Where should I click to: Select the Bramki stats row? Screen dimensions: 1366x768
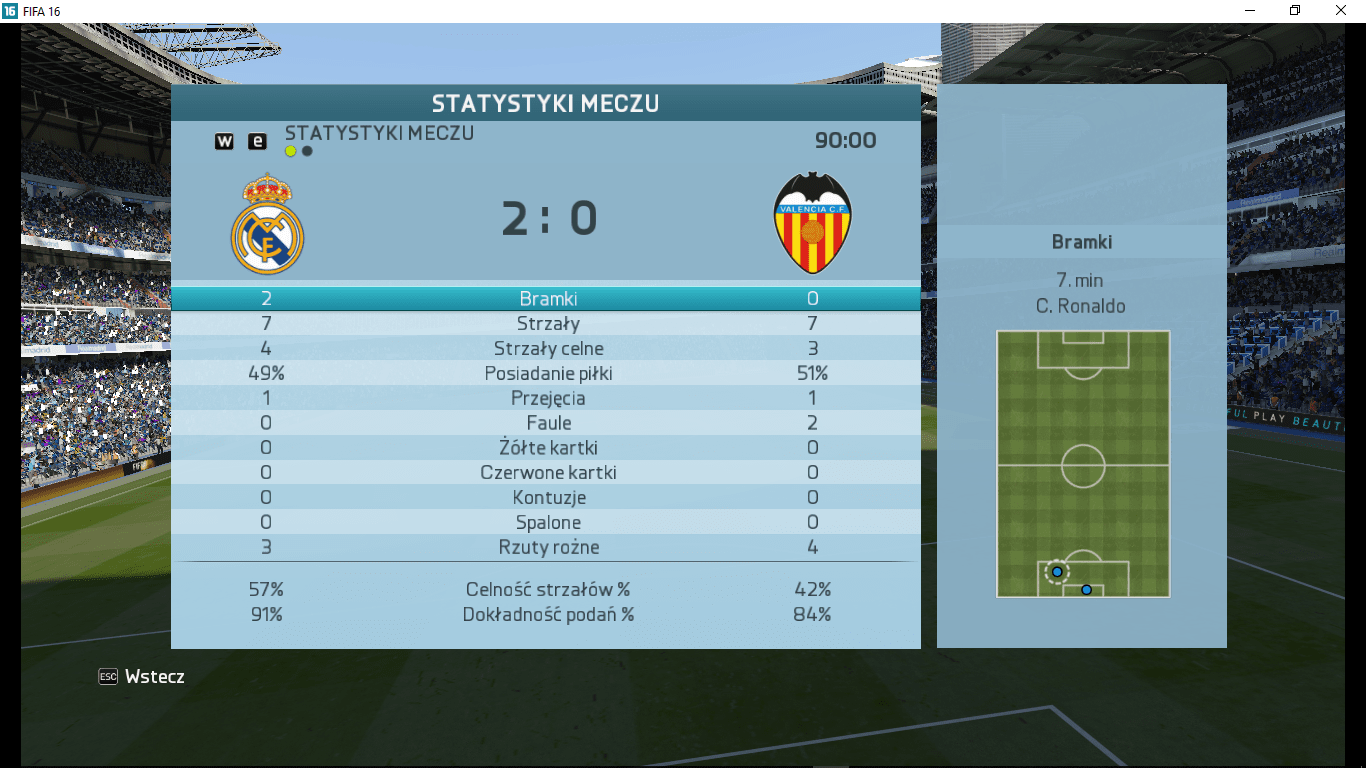coord(547,299)
